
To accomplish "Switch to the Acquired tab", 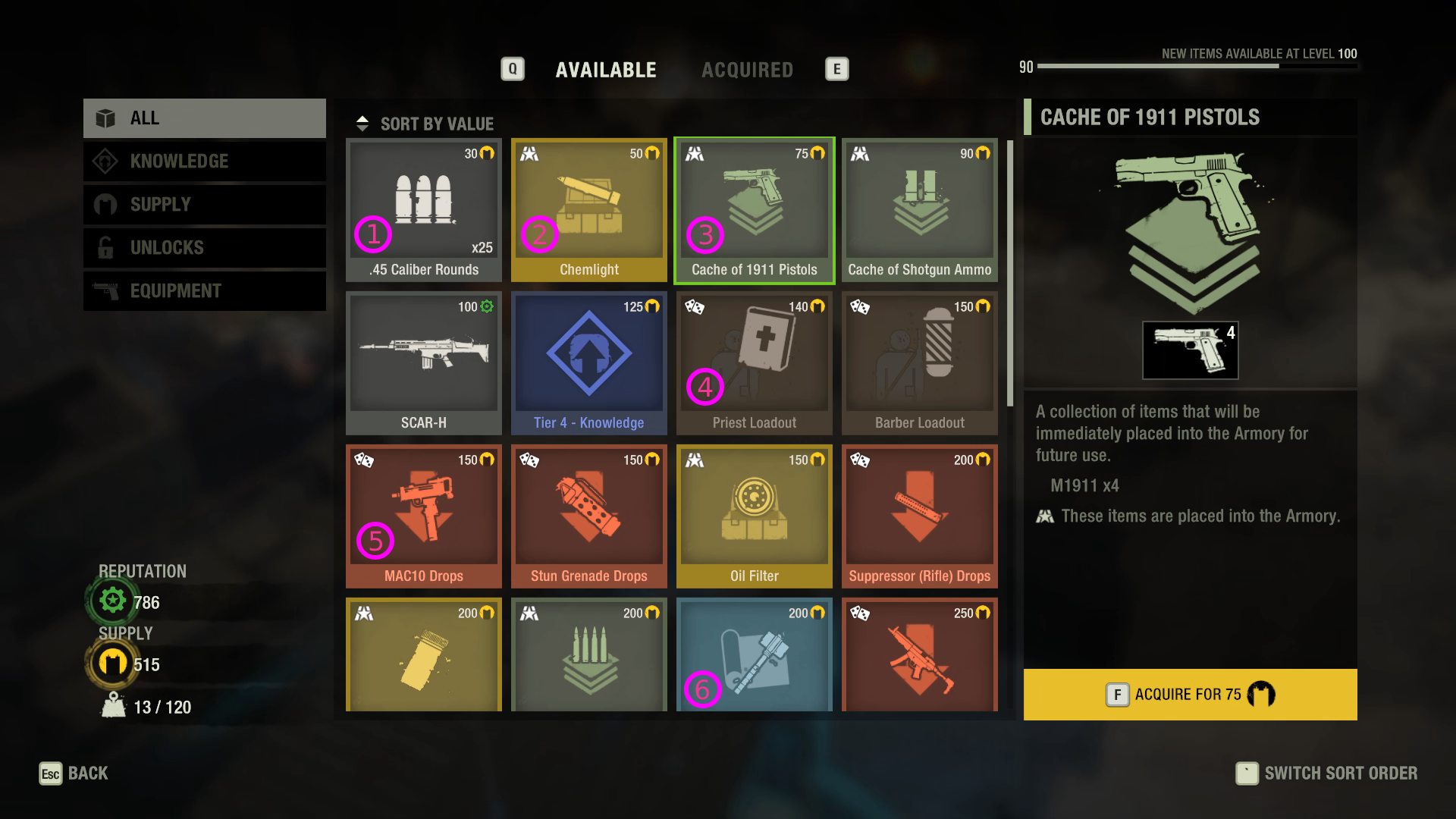I will (x=747, y=70).
